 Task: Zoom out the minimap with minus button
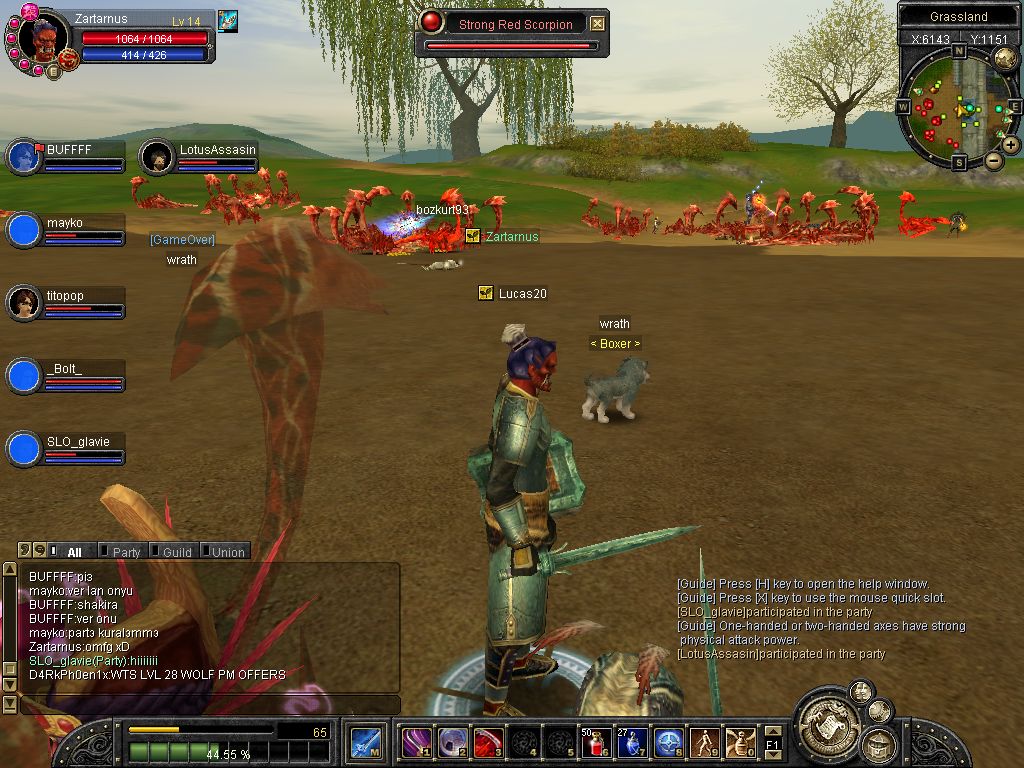[994, 160]
